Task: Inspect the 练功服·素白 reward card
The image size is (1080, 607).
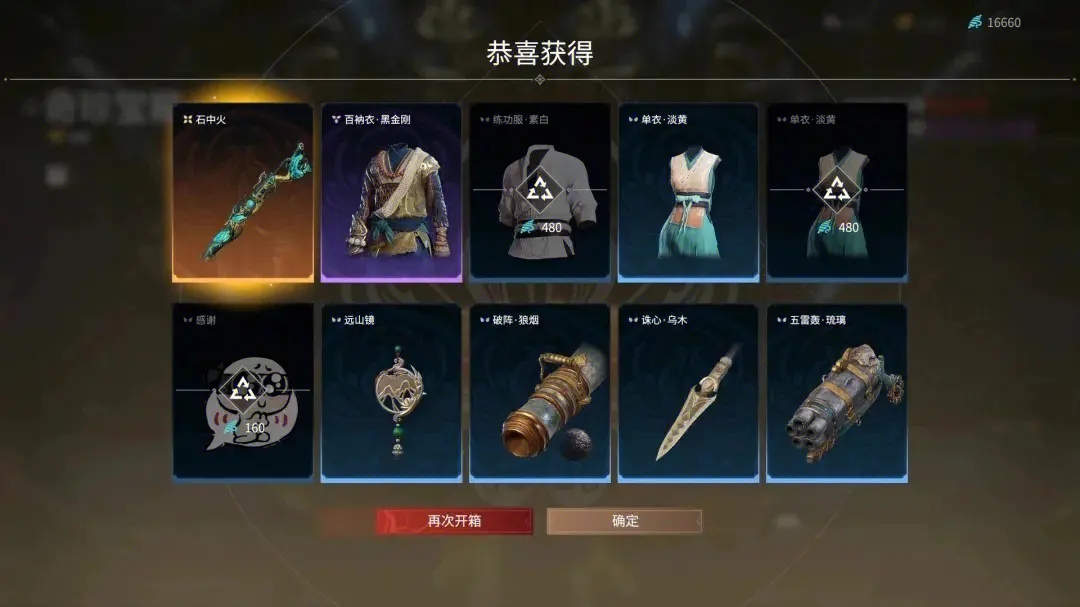Action: pos(540,192)
